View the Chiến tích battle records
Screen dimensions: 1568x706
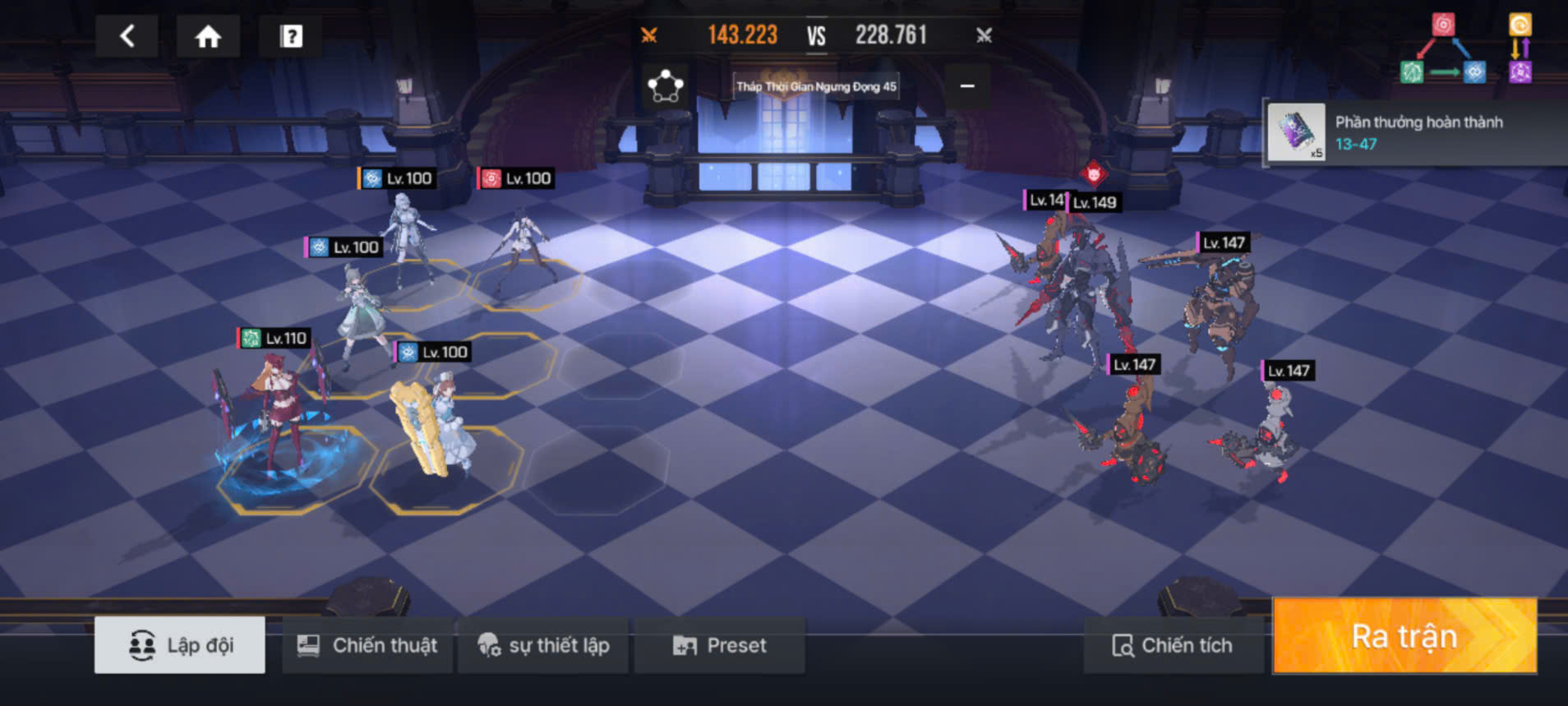tap(1173, 645)
